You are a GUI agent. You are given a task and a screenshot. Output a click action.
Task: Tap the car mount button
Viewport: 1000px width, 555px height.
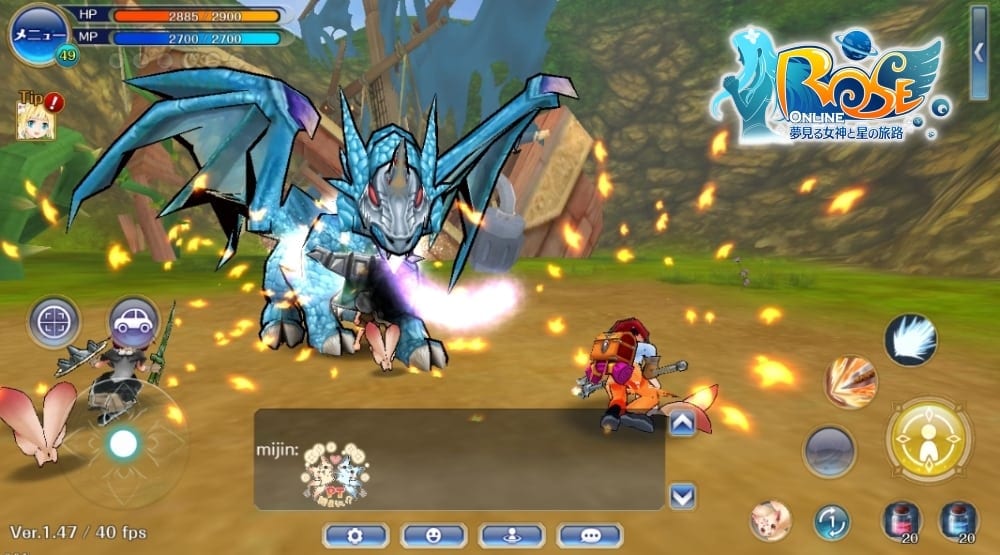pos(134,321)
